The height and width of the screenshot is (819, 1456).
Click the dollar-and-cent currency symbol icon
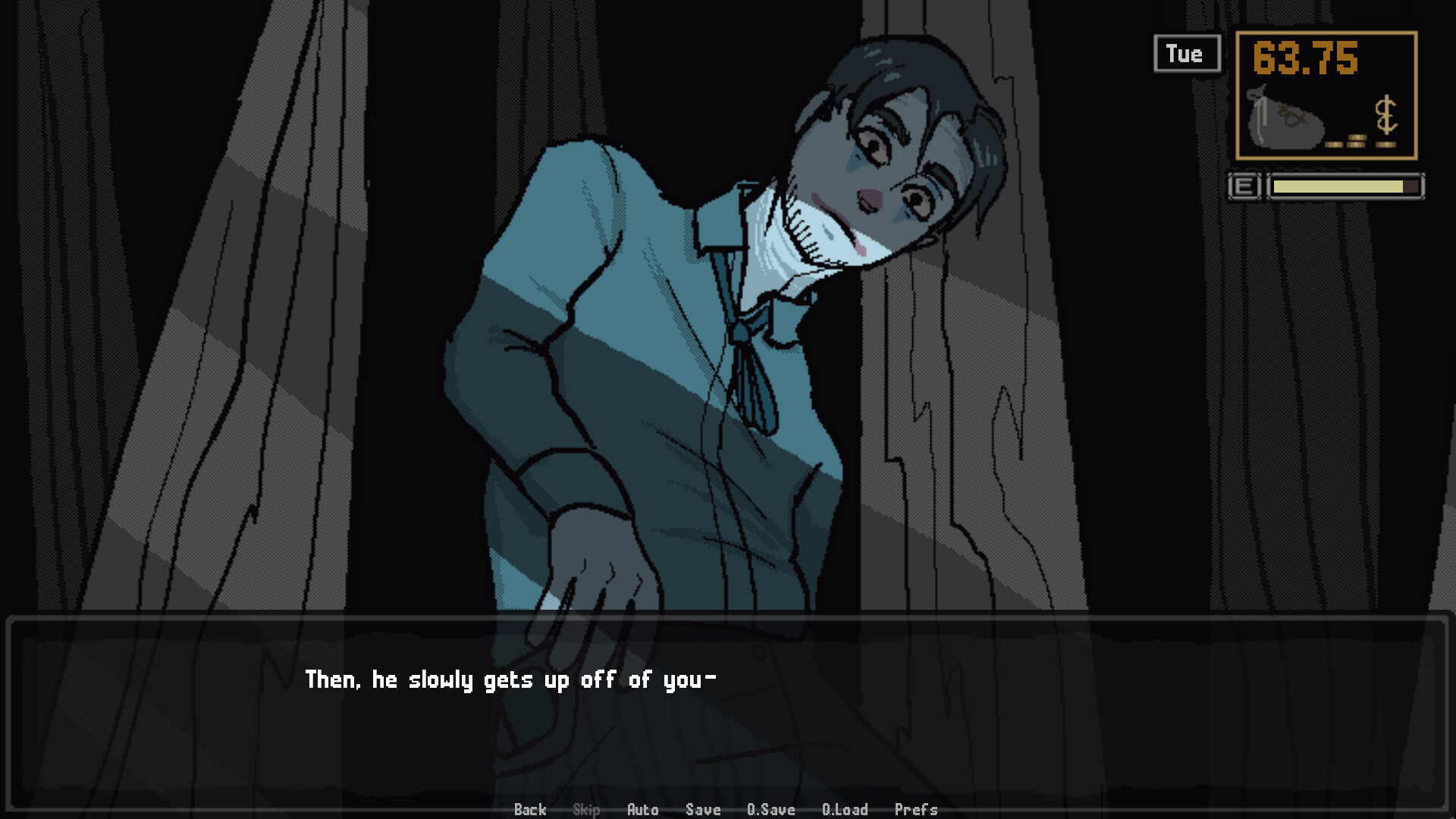tap(1386, 112)
